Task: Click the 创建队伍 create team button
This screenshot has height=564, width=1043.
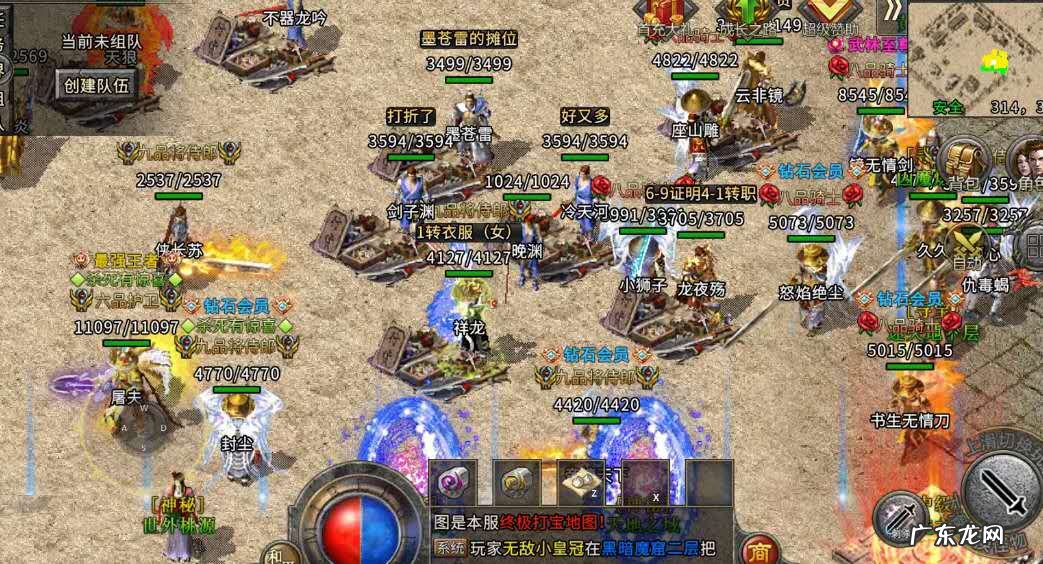Action: click(97, 85)
